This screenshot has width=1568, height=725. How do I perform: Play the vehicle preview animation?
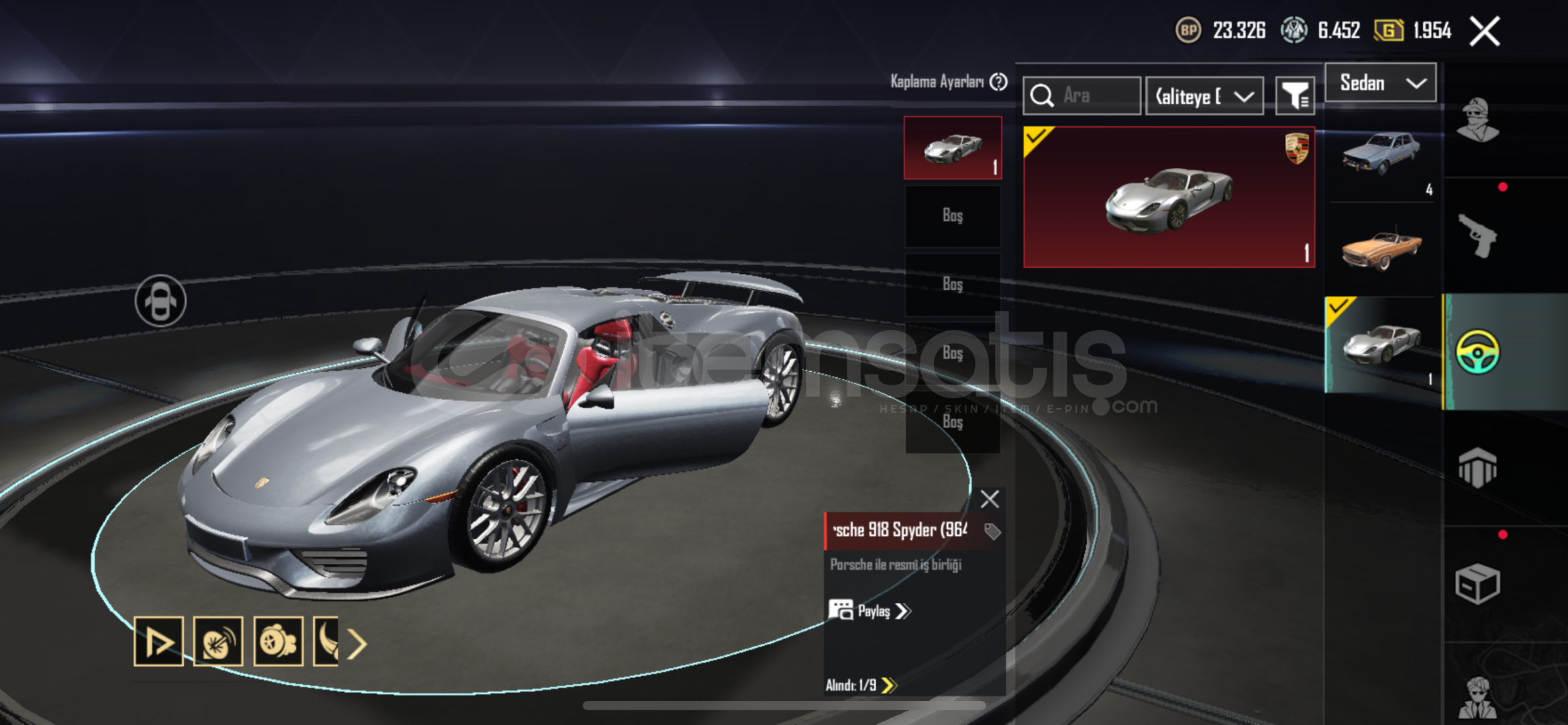158,642
